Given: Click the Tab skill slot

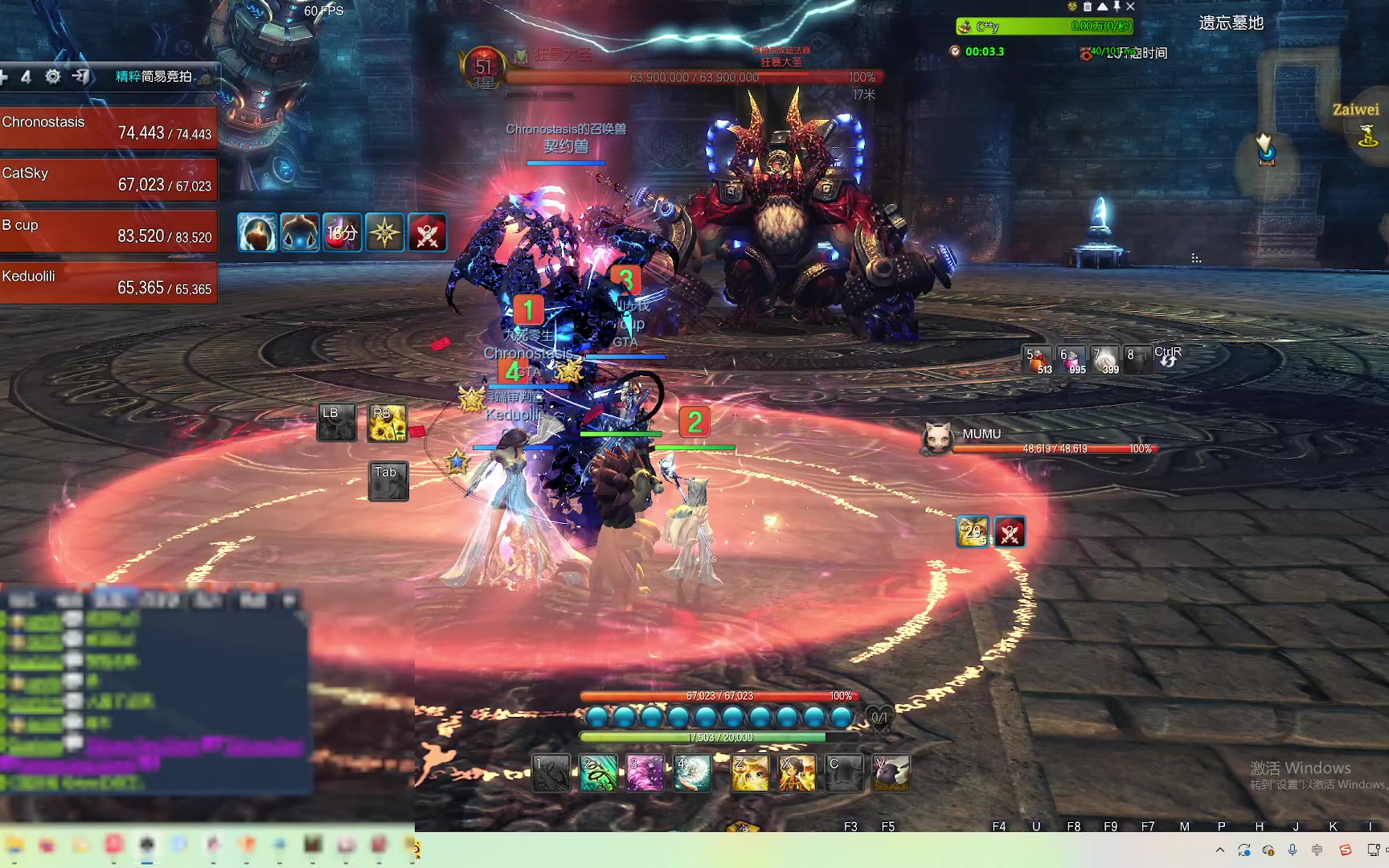Looking at the screenshot, I should pyautogui.click(x=388, y=481).
